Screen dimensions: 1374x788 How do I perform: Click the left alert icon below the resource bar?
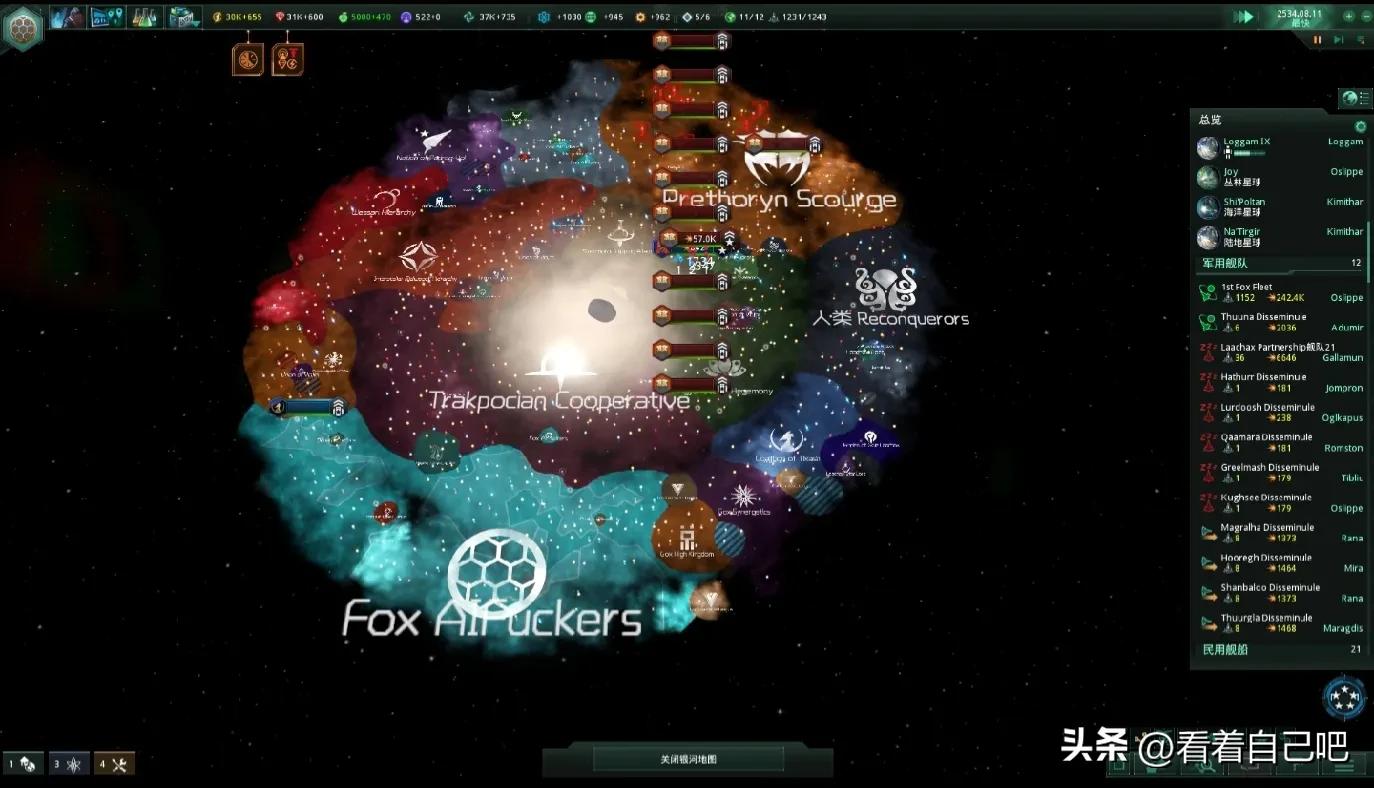pos(248,57)
